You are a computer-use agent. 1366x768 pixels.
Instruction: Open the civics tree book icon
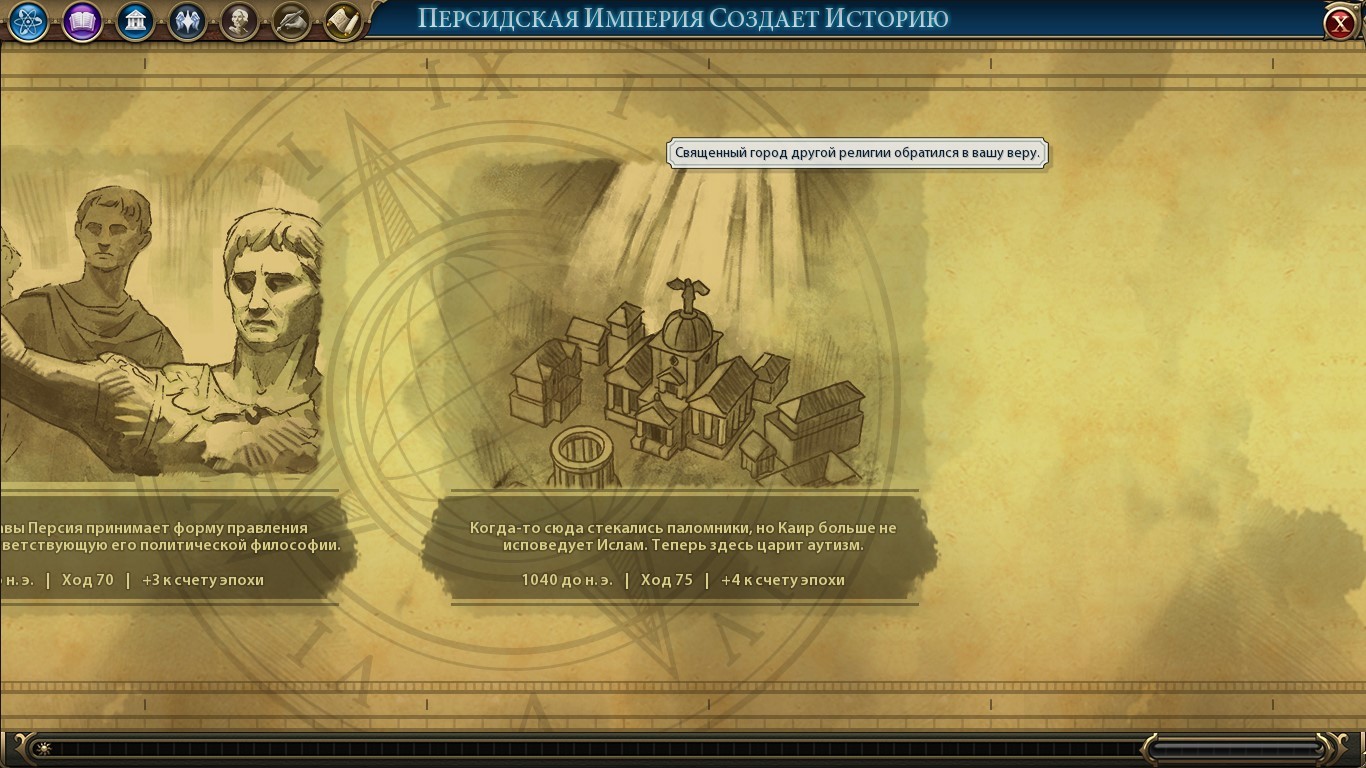click(82, 22)
